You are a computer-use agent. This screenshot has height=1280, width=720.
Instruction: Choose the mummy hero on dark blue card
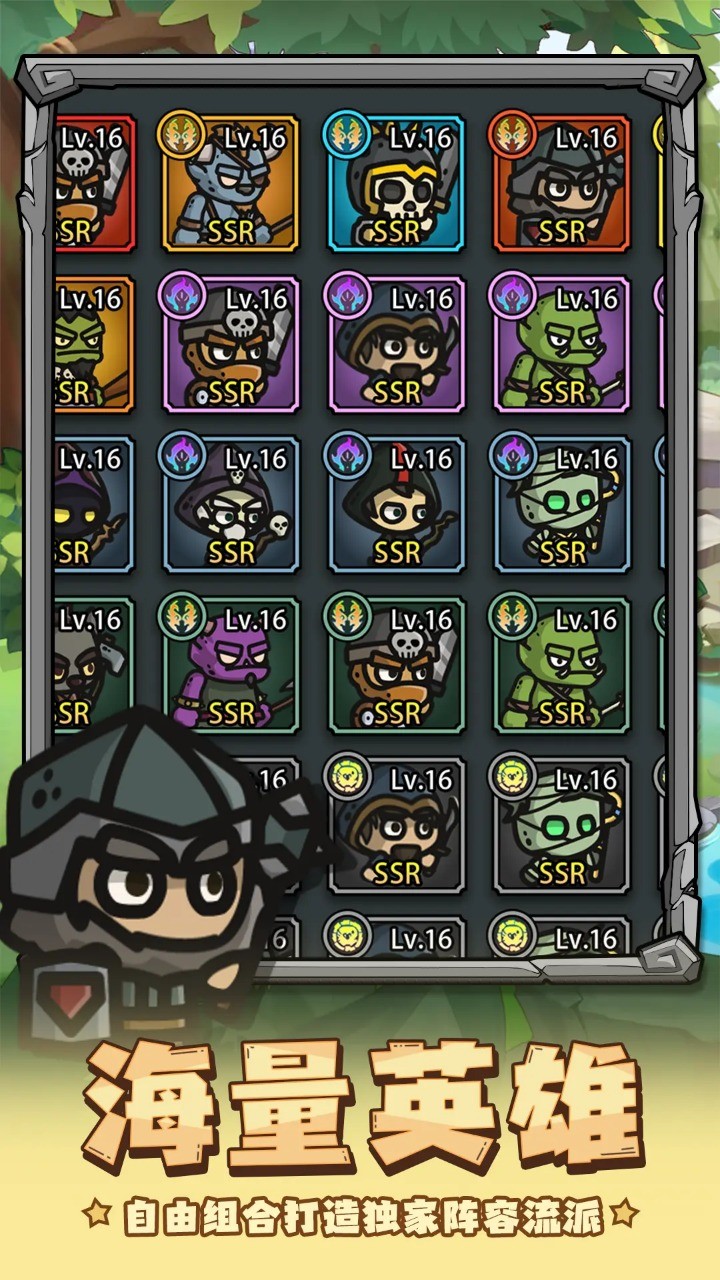coord(561,504)
